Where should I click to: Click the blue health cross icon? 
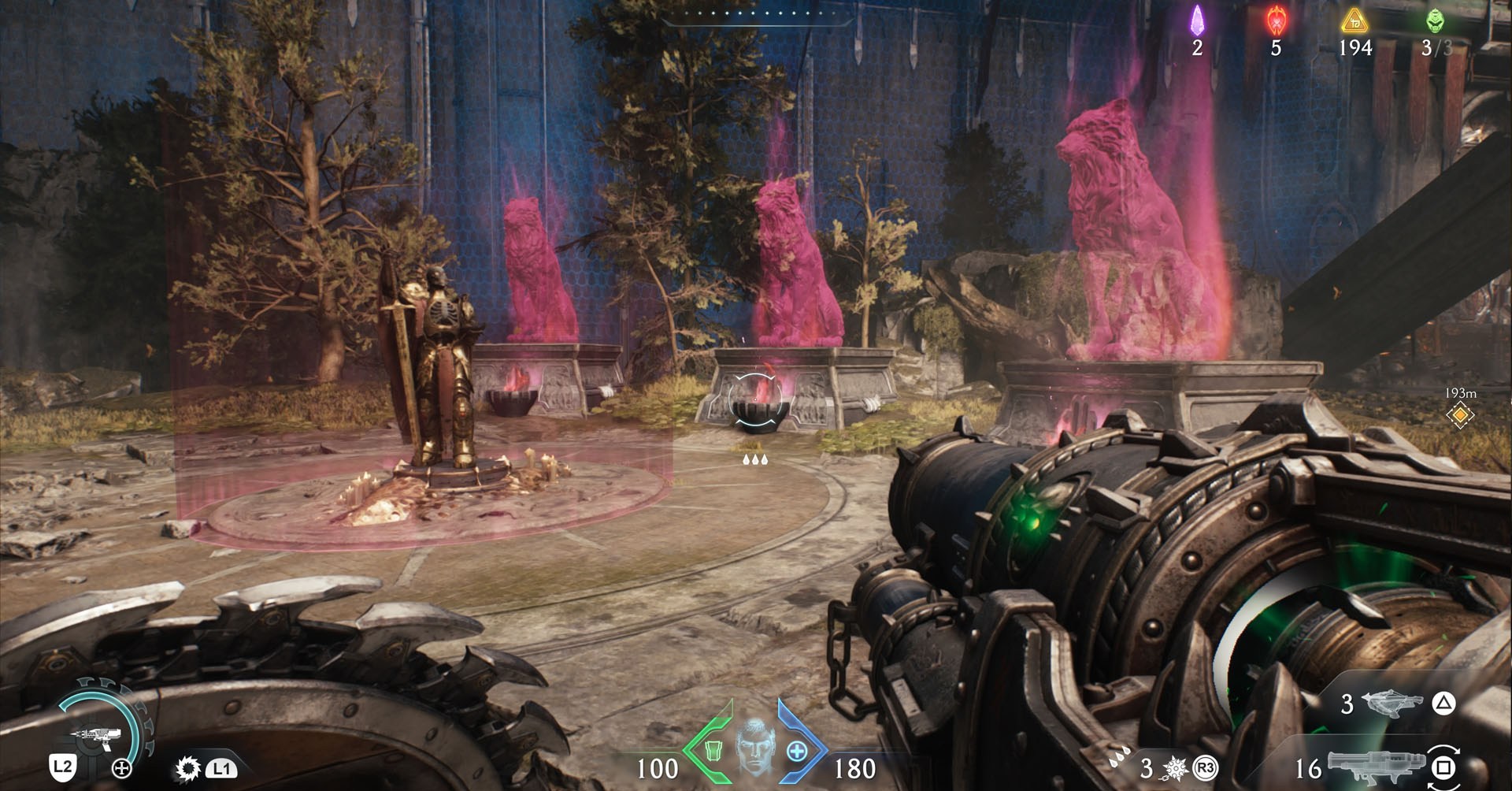click(x=797, y=751)
